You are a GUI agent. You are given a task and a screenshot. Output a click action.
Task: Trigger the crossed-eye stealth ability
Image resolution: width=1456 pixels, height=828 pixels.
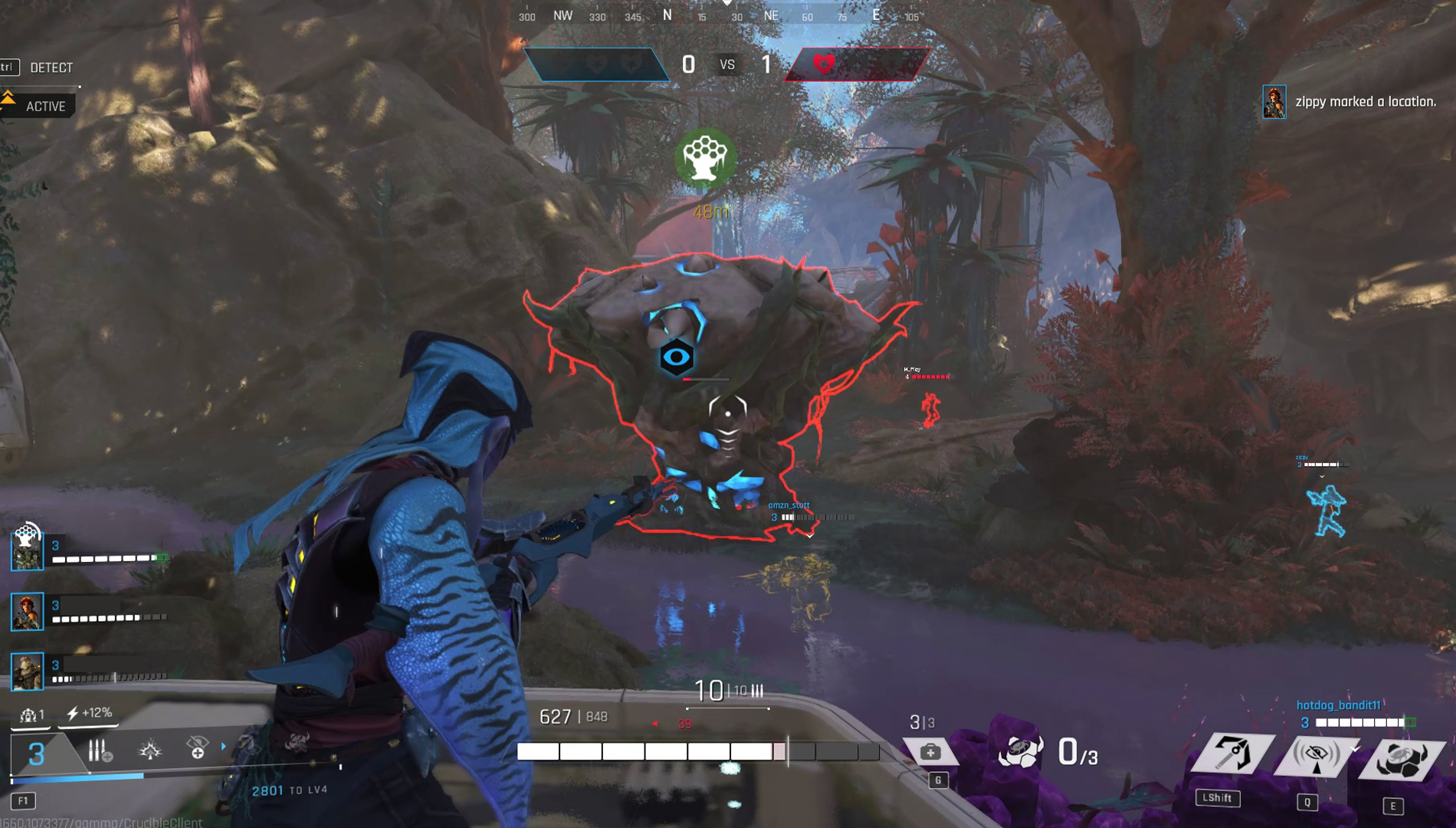coord(1317,755)
